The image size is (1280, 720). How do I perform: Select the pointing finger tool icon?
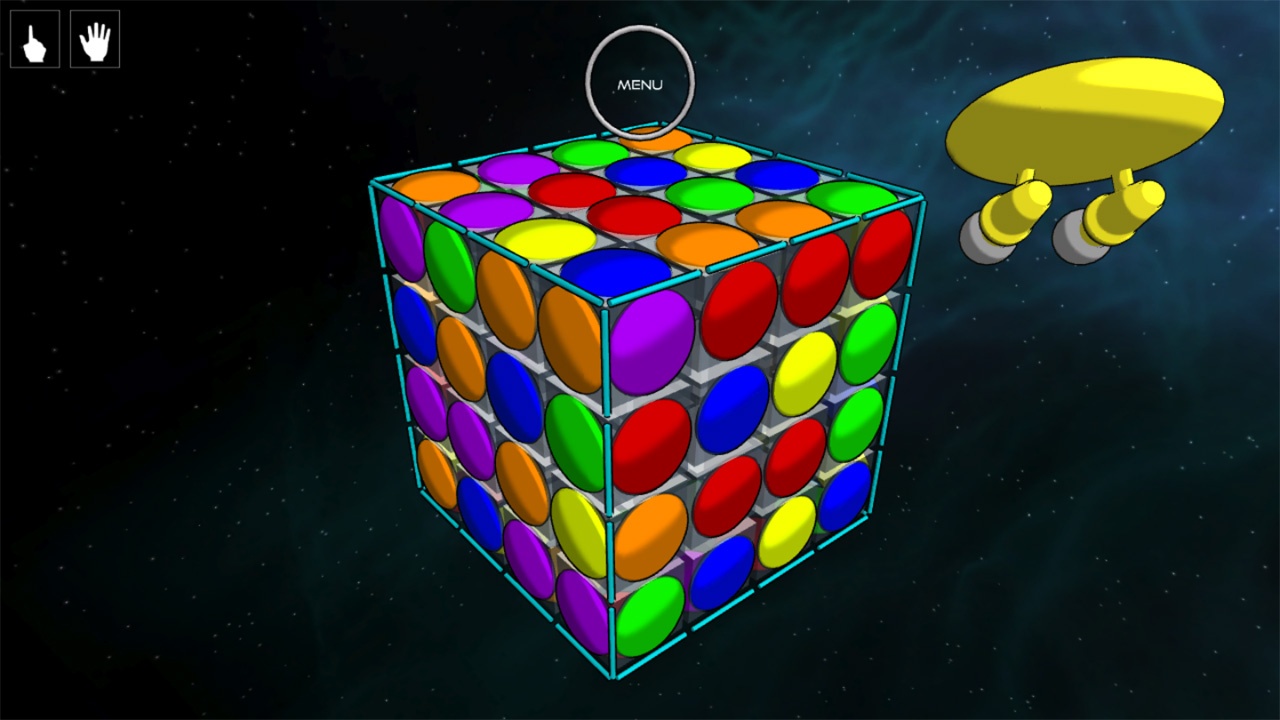tap(35, 40)
